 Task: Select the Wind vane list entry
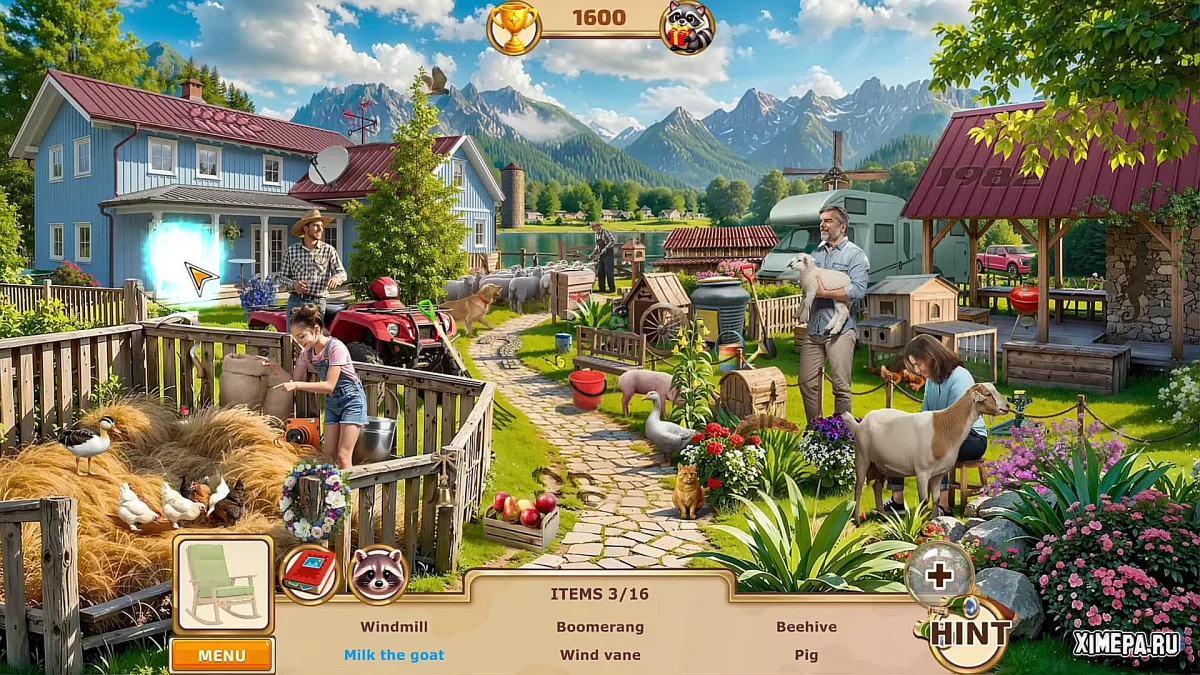click(600, 655)
